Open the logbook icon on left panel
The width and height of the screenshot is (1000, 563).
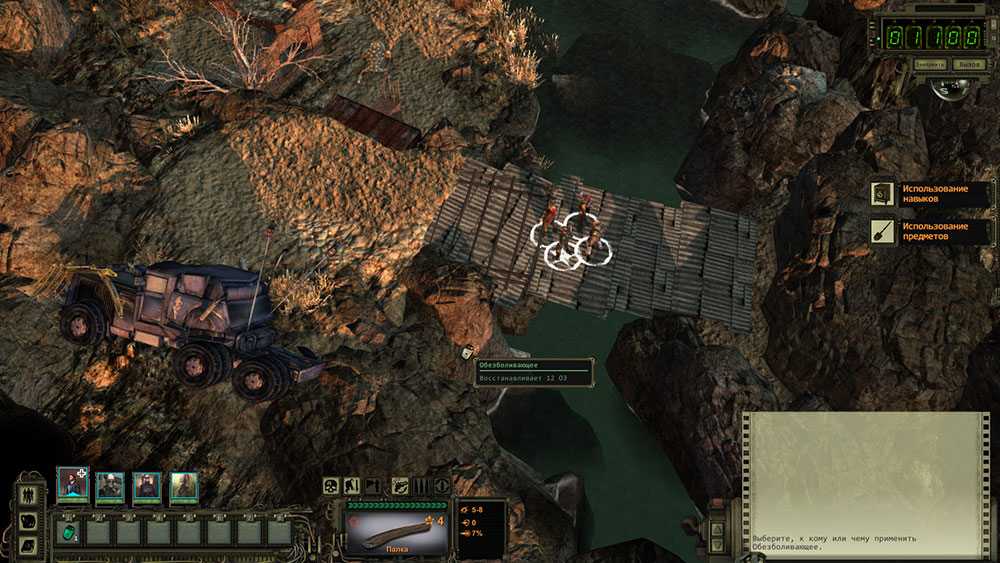(x=29, y=544)
